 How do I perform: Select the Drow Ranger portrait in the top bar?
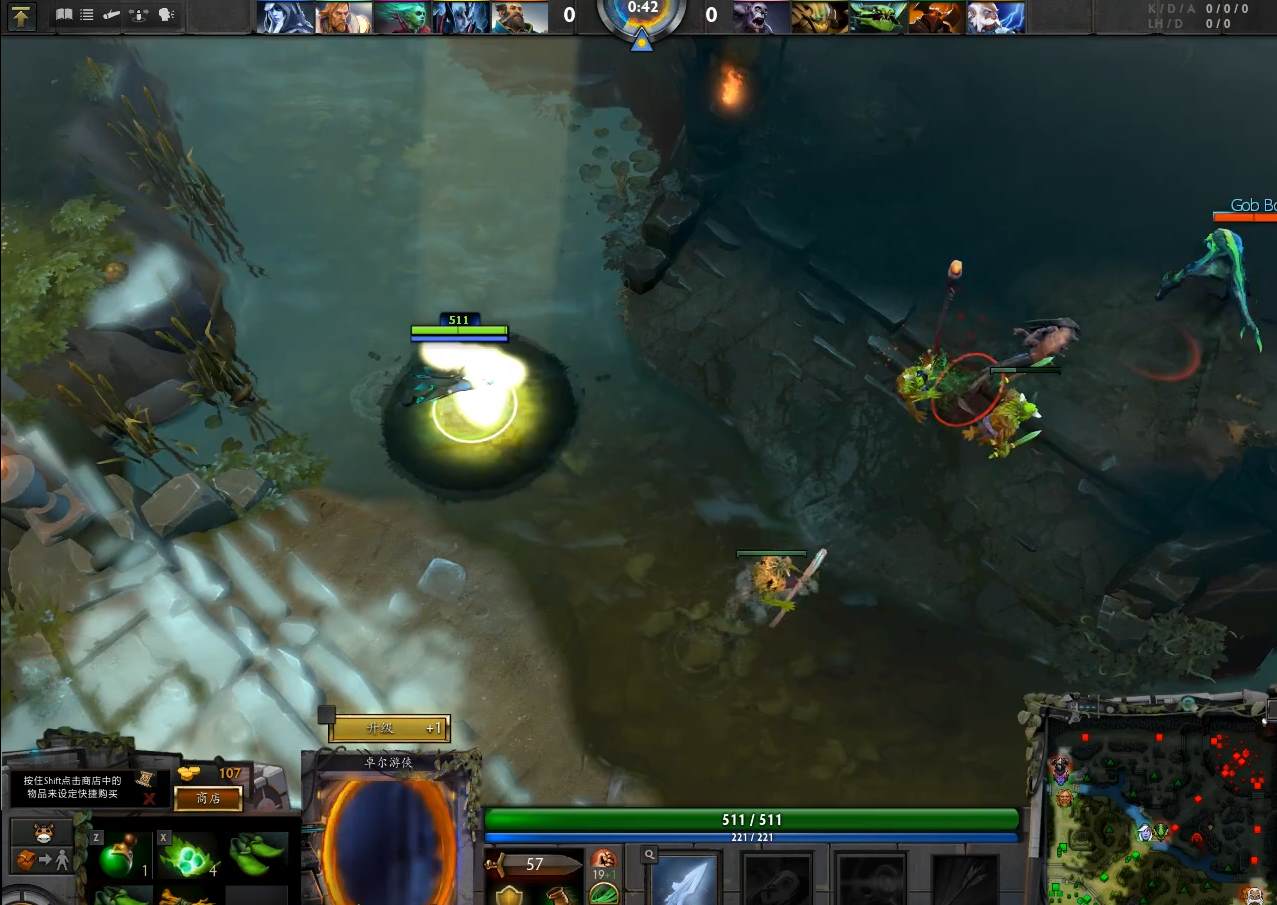tap(285, 17)
